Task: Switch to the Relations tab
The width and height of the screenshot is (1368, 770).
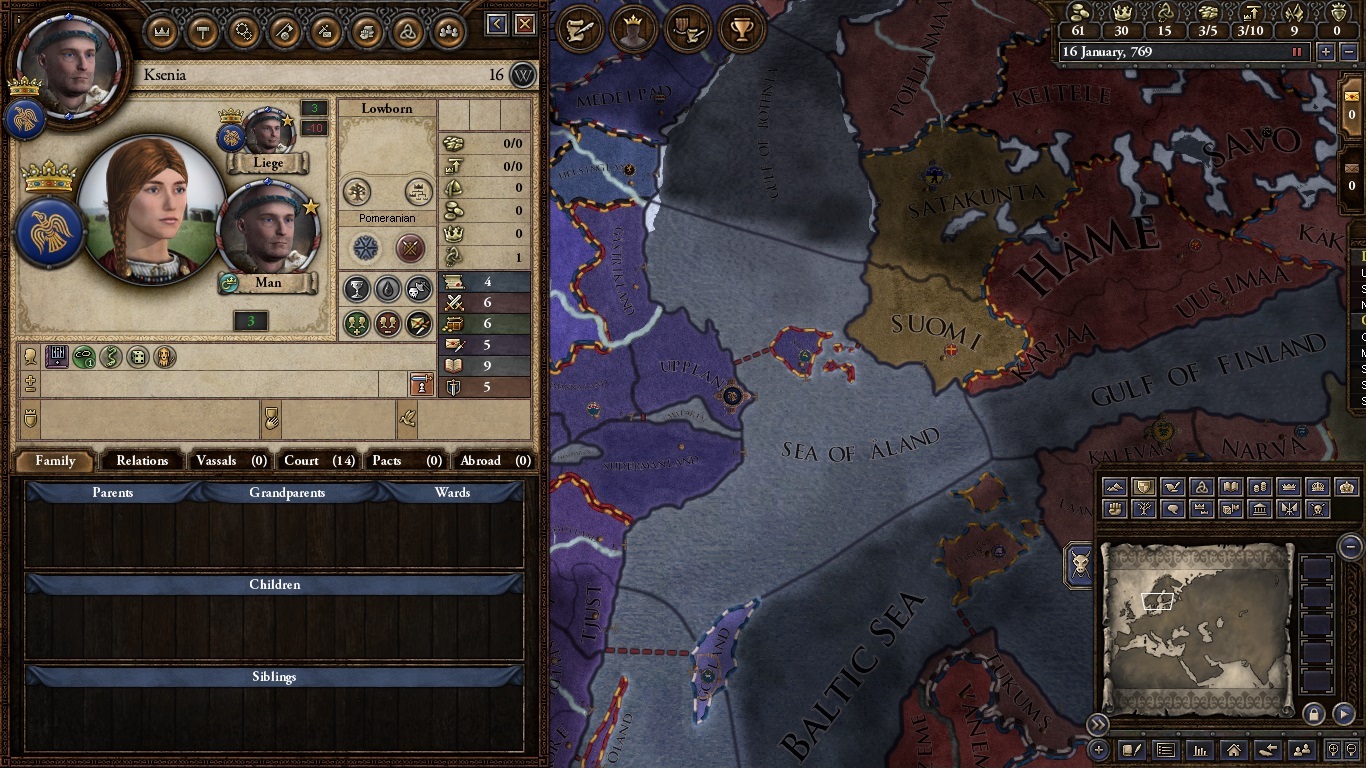Action: [142, 461]
